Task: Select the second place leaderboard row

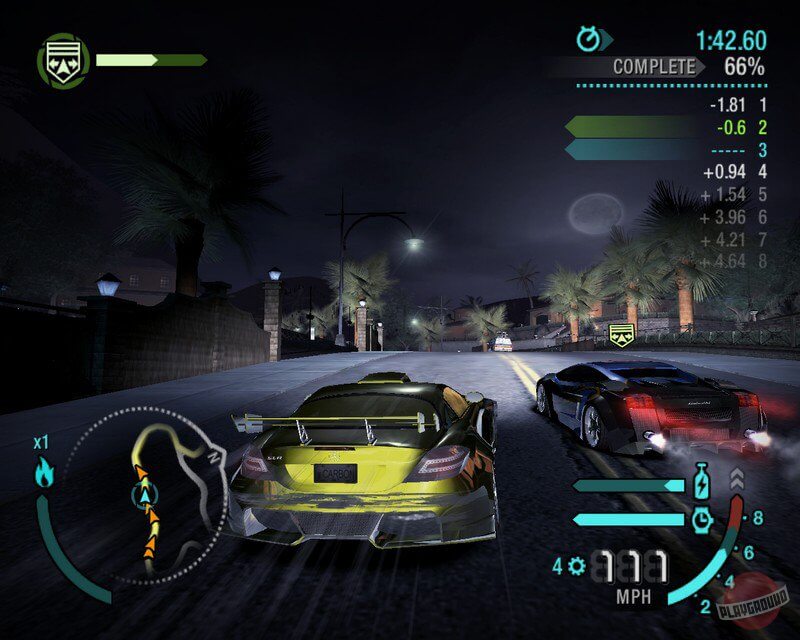Action: (x=667, y=127)
